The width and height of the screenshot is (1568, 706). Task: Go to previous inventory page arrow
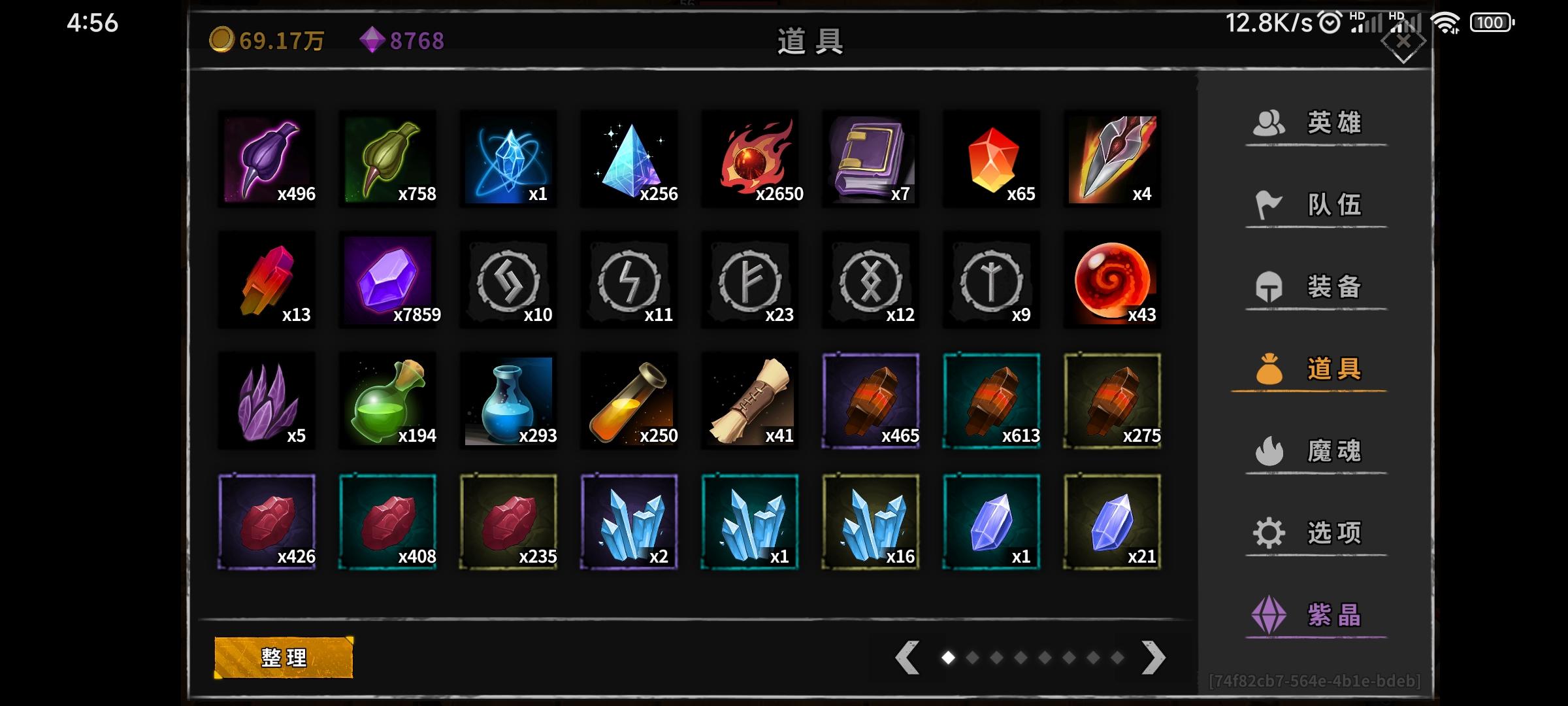click(x=906, y=656)
